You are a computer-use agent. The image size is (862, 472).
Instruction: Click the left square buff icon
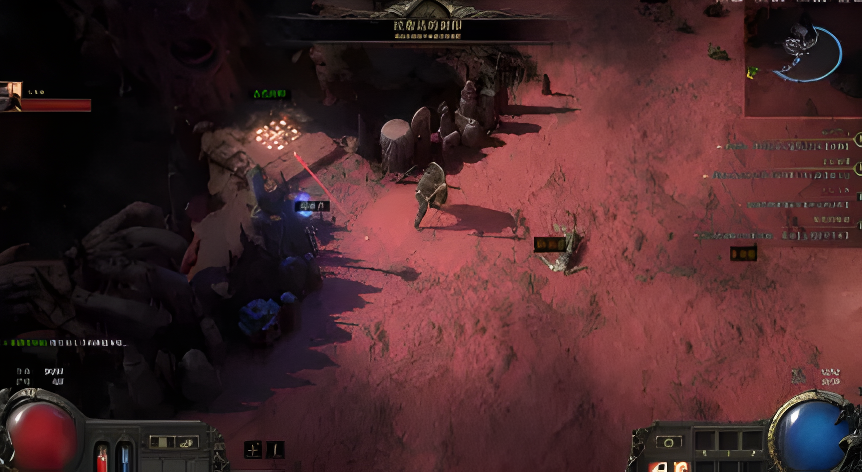point(254,450)
